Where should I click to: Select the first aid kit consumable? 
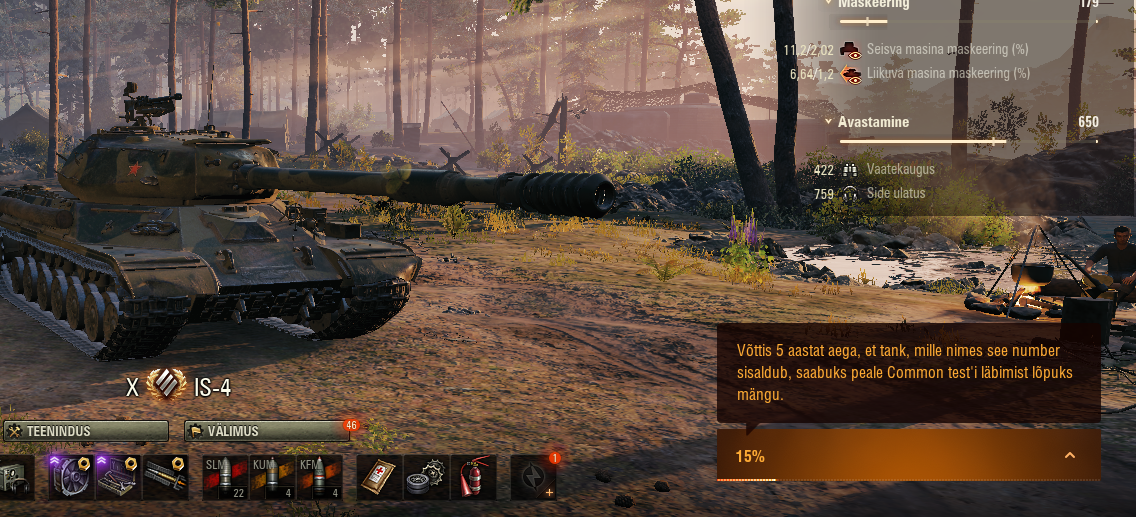(379, 478)
